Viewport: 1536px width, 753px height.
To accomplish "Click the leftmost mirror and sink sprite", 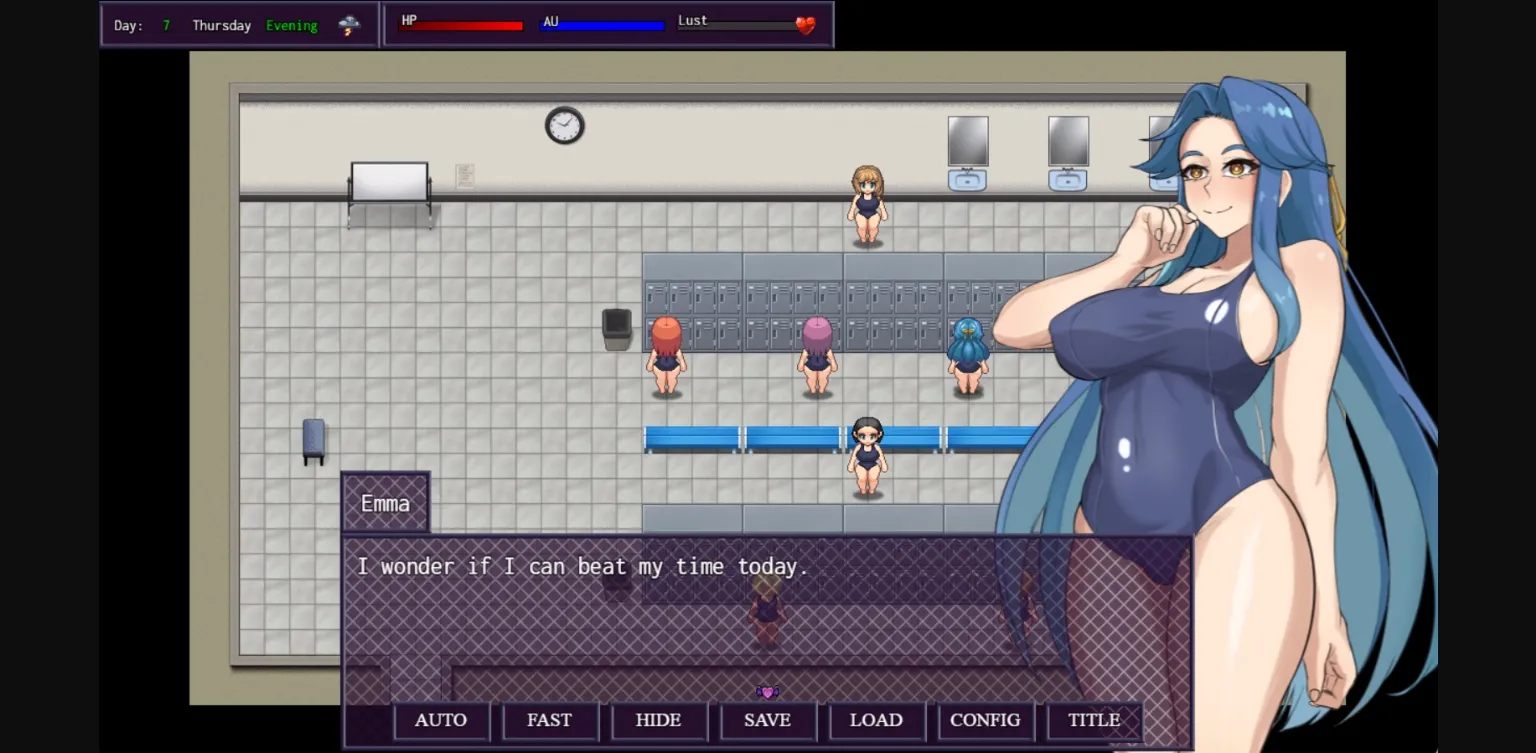I will pyautogui.click(x=968, y=150).
